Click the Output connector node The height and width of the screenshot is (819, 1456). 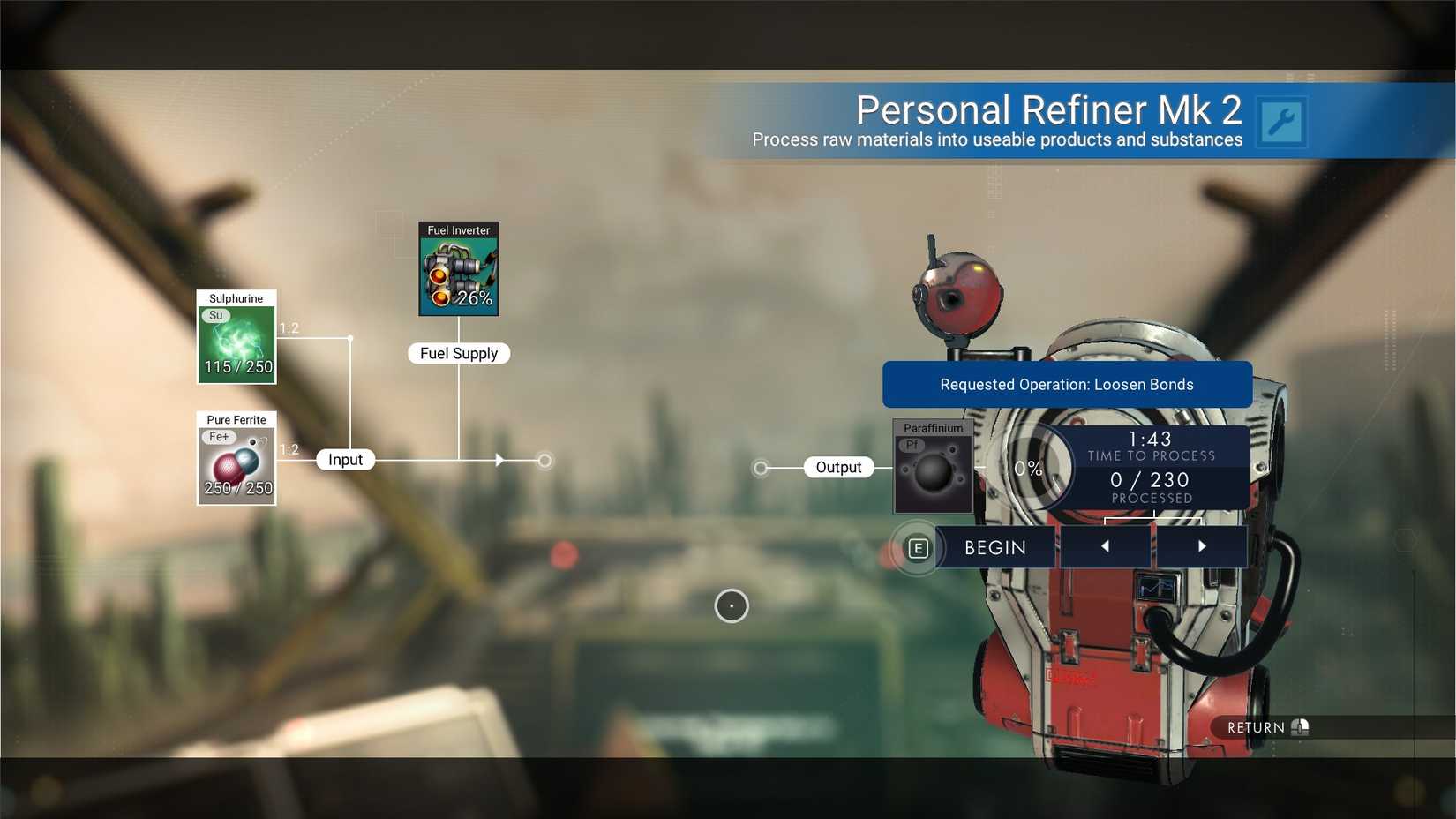tap(759, 467)
